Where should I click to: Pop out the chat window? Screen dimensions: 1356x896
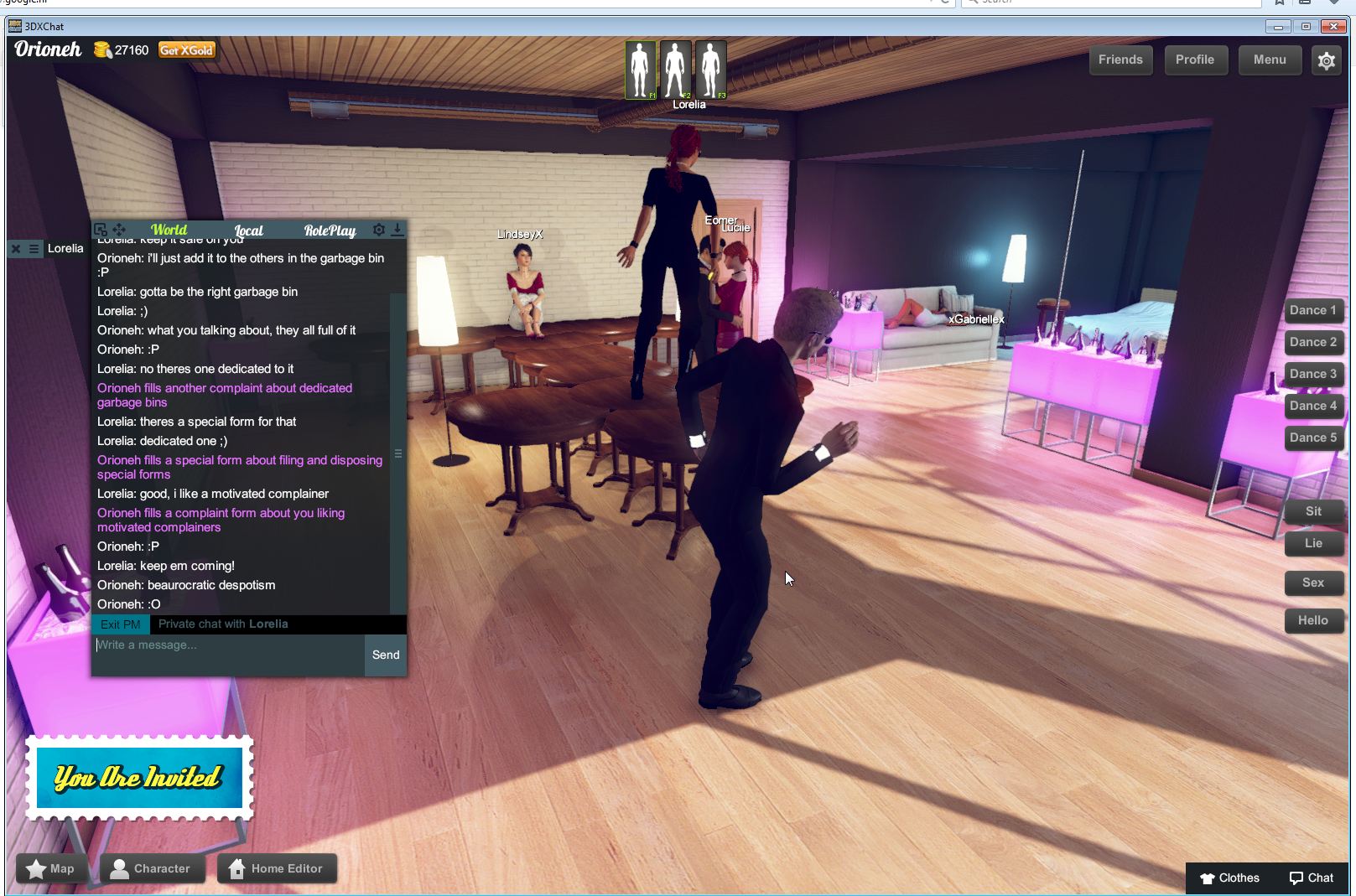101,230
